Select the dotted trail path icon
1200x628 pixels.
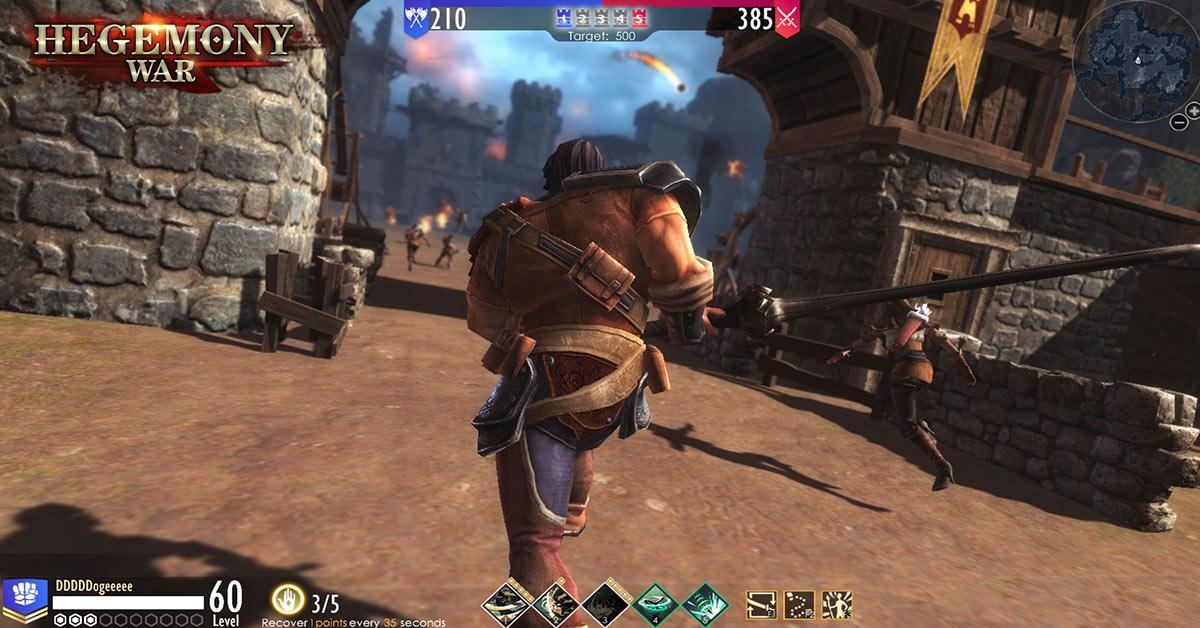click(x=799, y=604)
